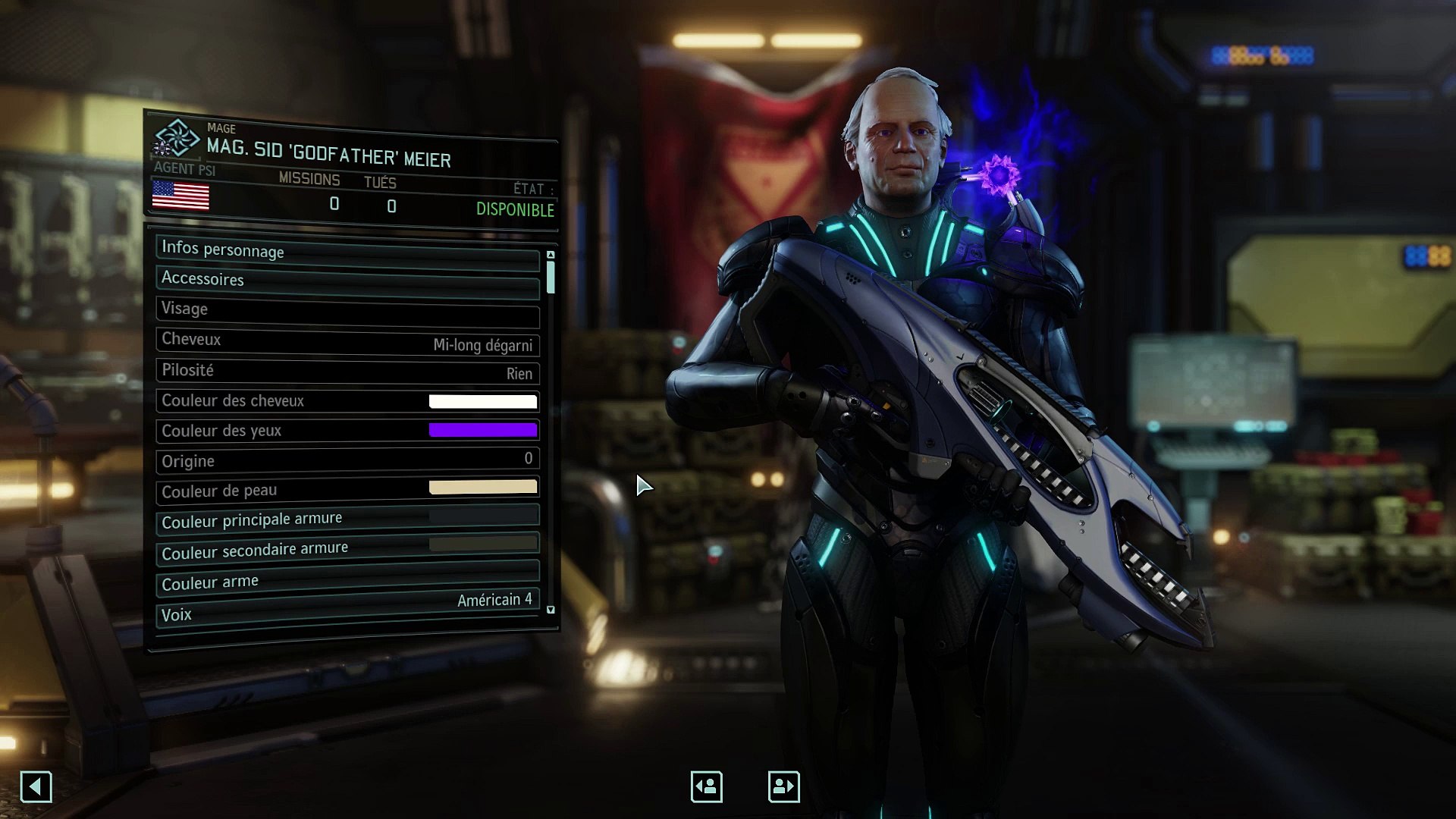This screenshot has width=1456, height=819.
Task: Click the scrollbar's down arrow
Action: click(551, 610)
